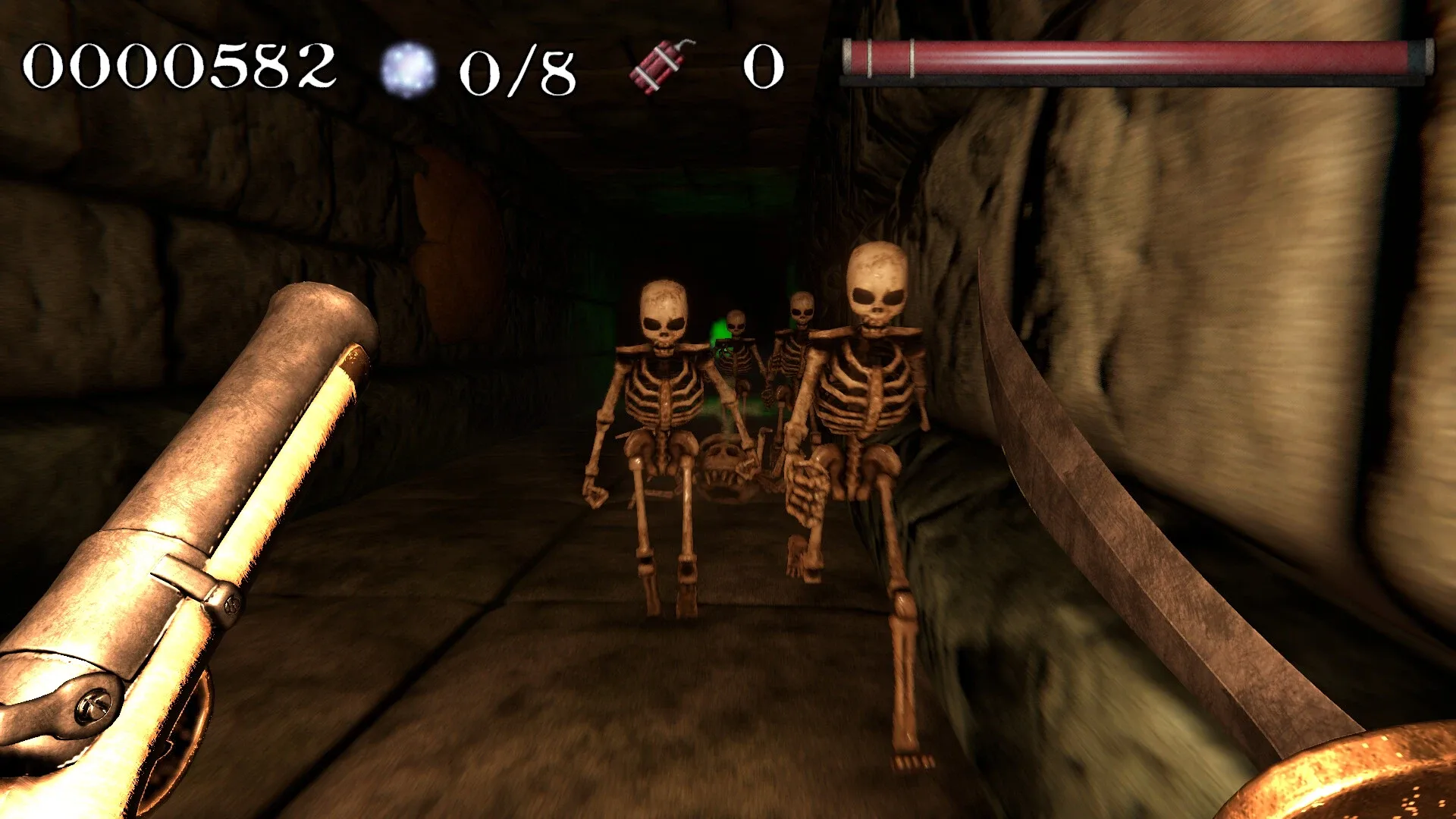Viewport: 1456px width, 819px height.
Task: Expand the dynamite count display
Action: [x=764, y=67]
